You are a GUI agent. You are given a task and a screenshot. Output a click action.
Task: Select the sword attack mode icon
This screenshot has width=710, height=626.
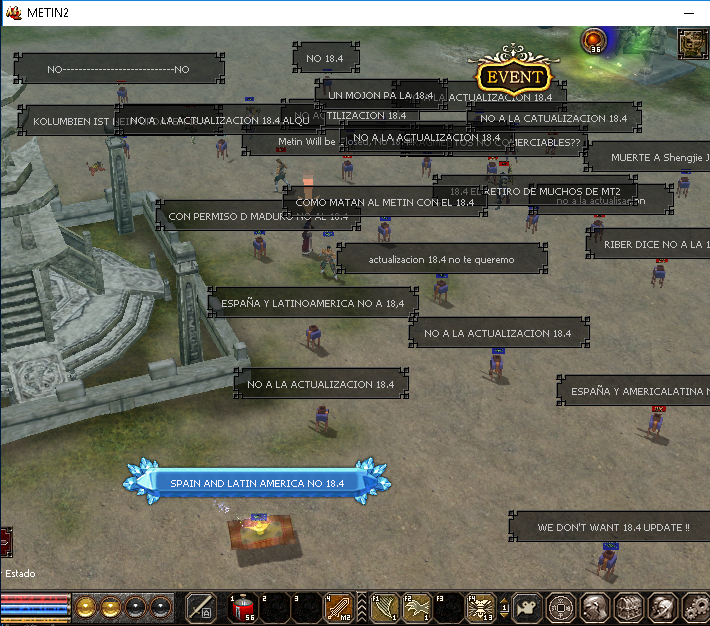[201, 608]
